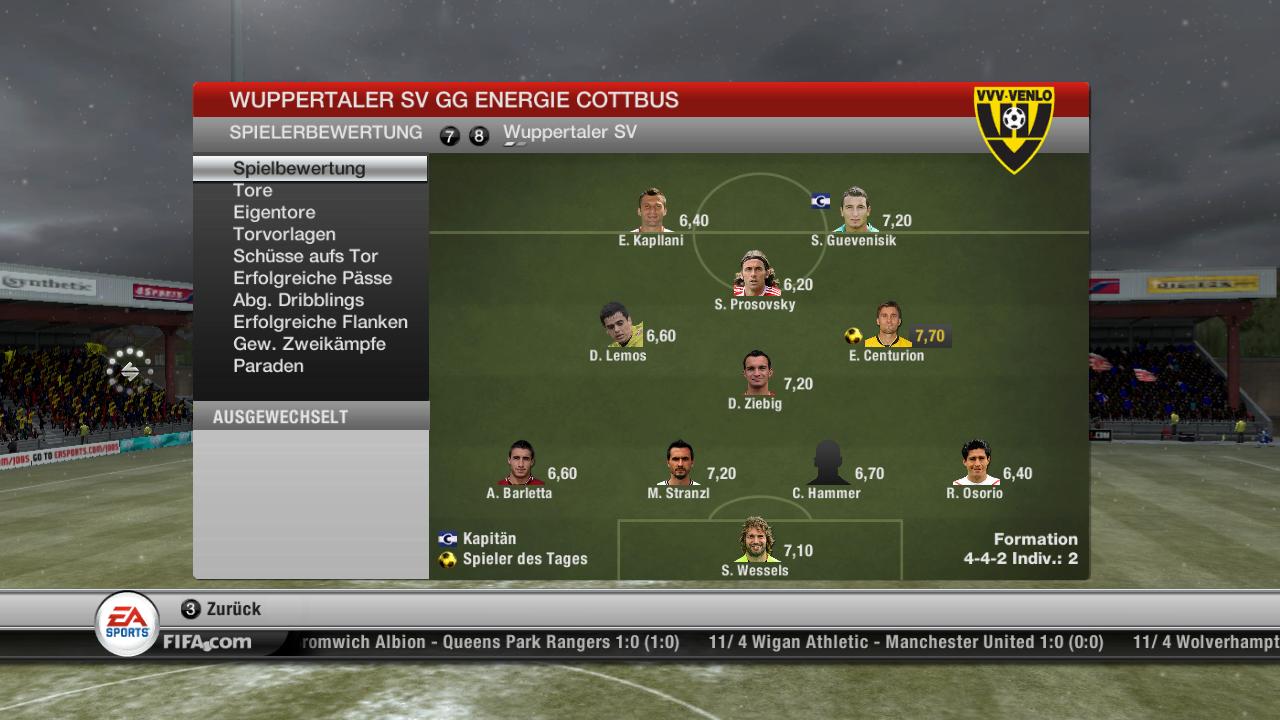Select S. Prosovsky player portrait
The height and width of the screenshot is (720, 1280).
pos(757,275)
